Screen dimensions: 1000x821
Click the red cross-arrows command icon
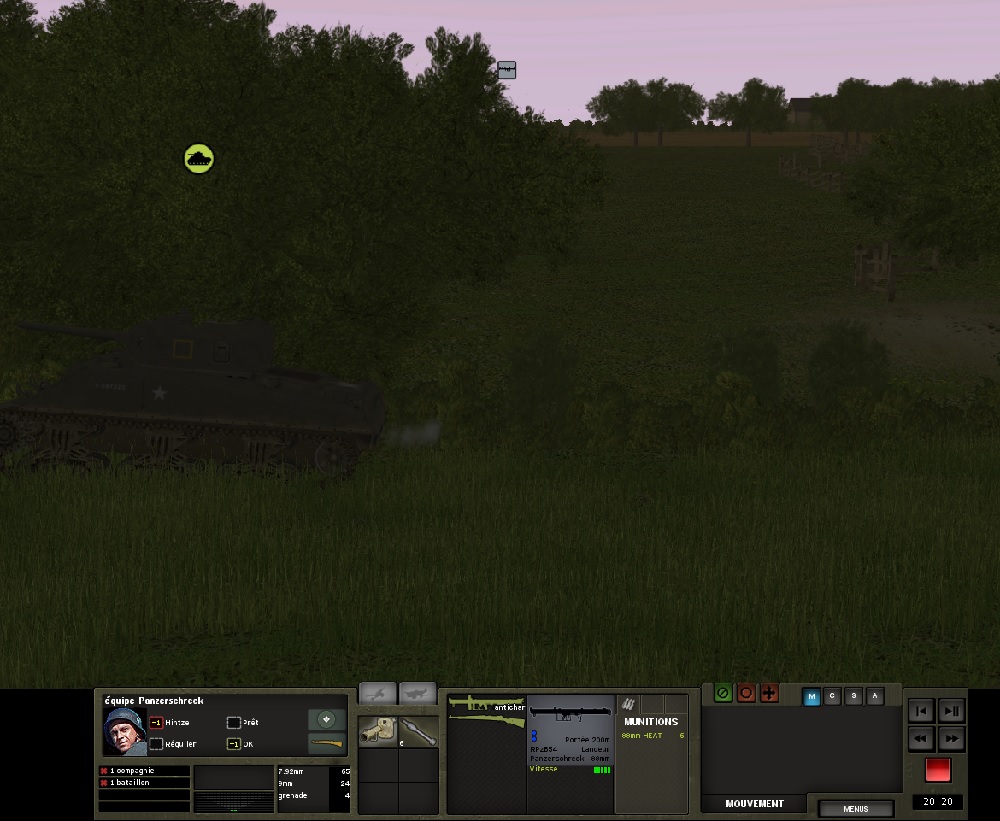point(769,693)
